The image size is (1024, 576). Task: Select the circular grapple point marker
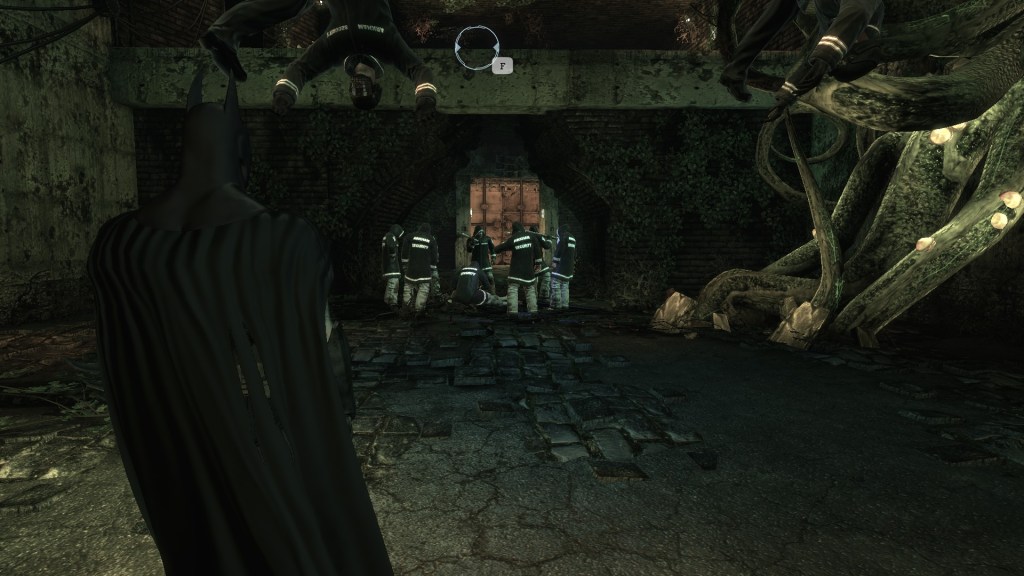[x=477, y=47]
